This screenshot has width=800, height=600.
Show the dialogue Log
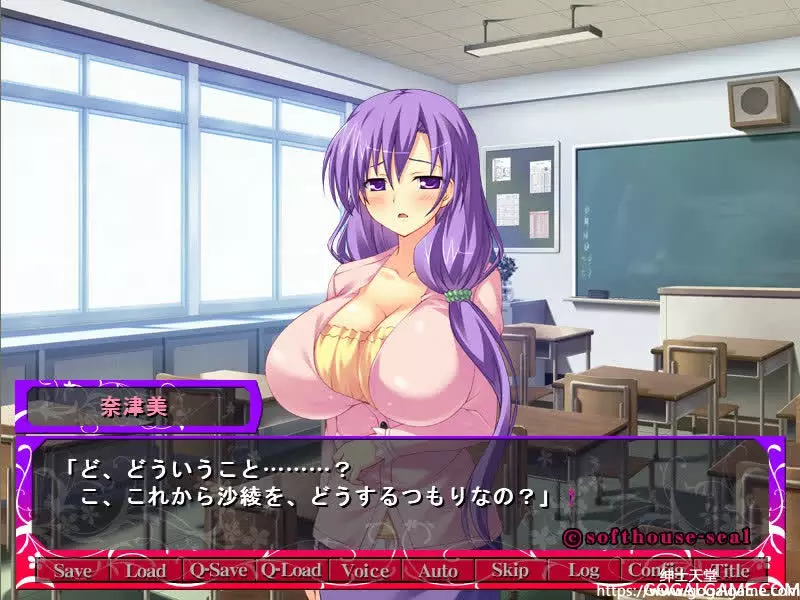click(x=583, y=571)
